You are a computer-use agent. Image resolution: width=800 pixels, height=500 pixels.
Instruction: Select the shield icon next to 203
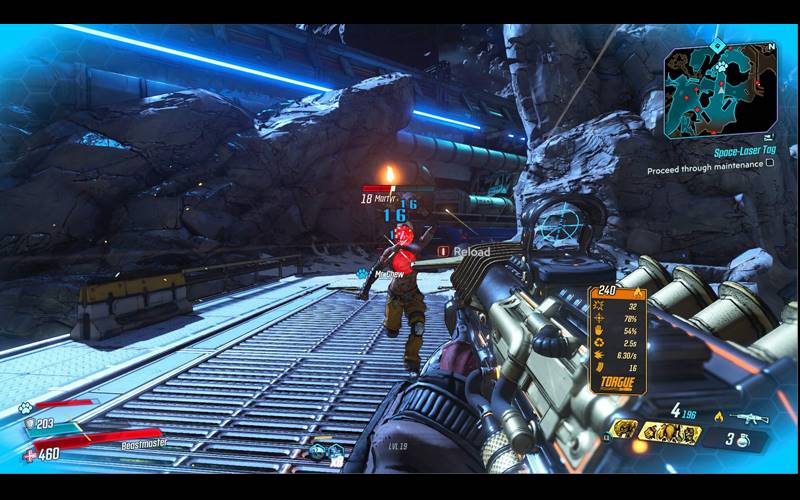point(30,425)
